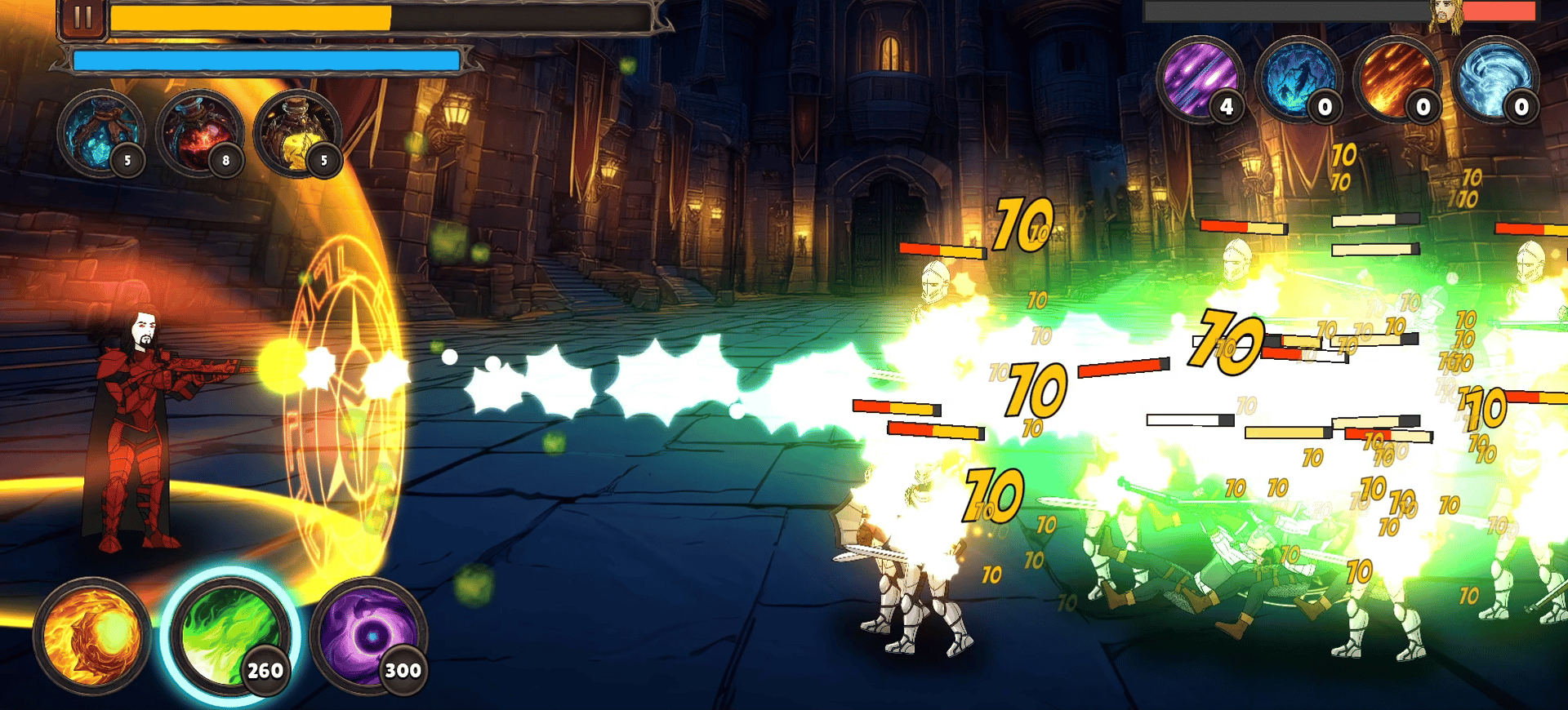Use the blue potion with 5 left
This screenshot has height=710, width=1568.
pyautogui.click(x=100, y=134)
